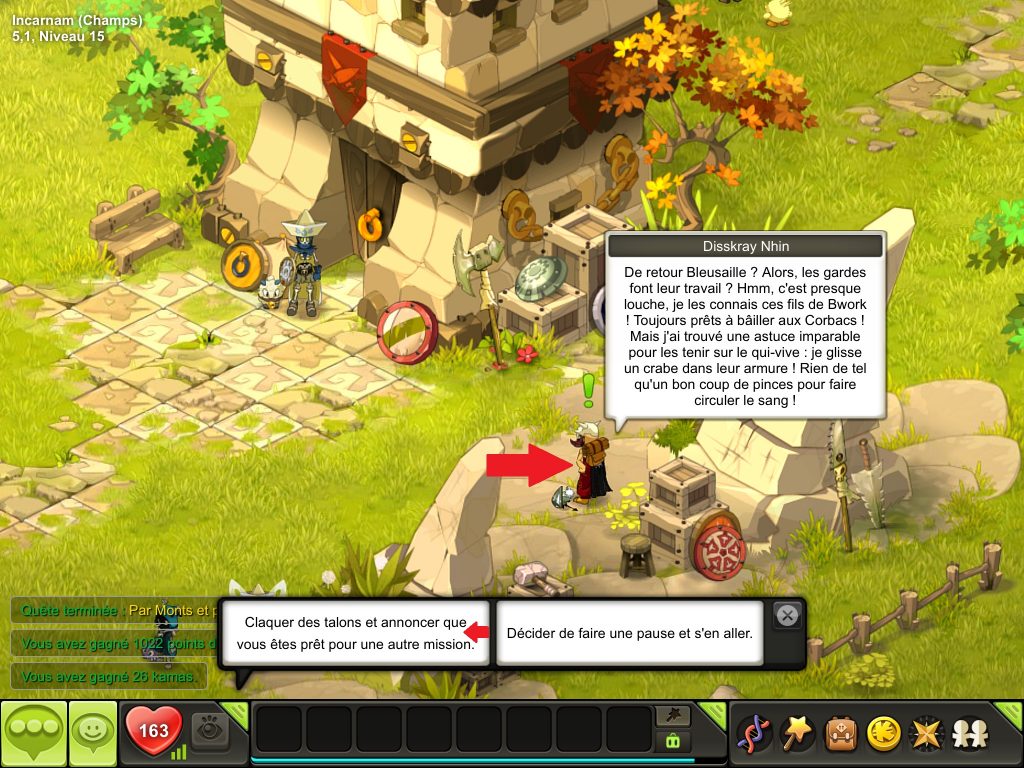This screenshot has width=1024, height=768.
Task: Open the two-figures friends icon
Action: (968, 734)
